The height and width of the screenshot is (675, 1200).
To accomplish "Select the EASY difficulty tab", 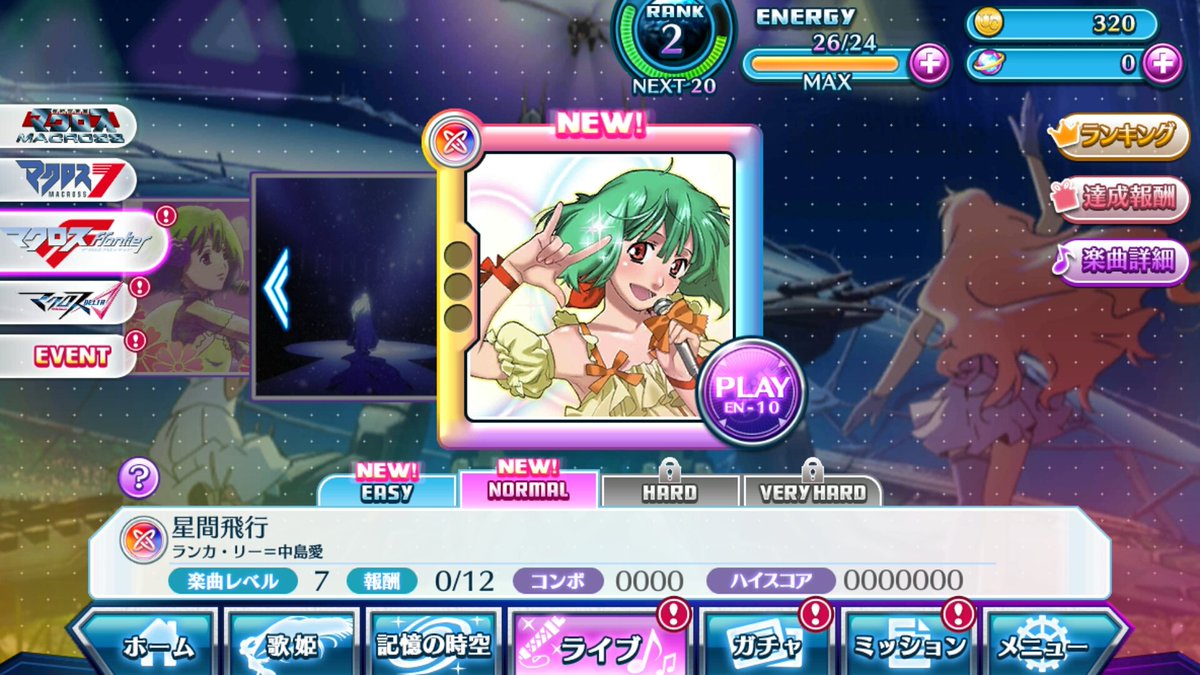I will click(388, 490).
